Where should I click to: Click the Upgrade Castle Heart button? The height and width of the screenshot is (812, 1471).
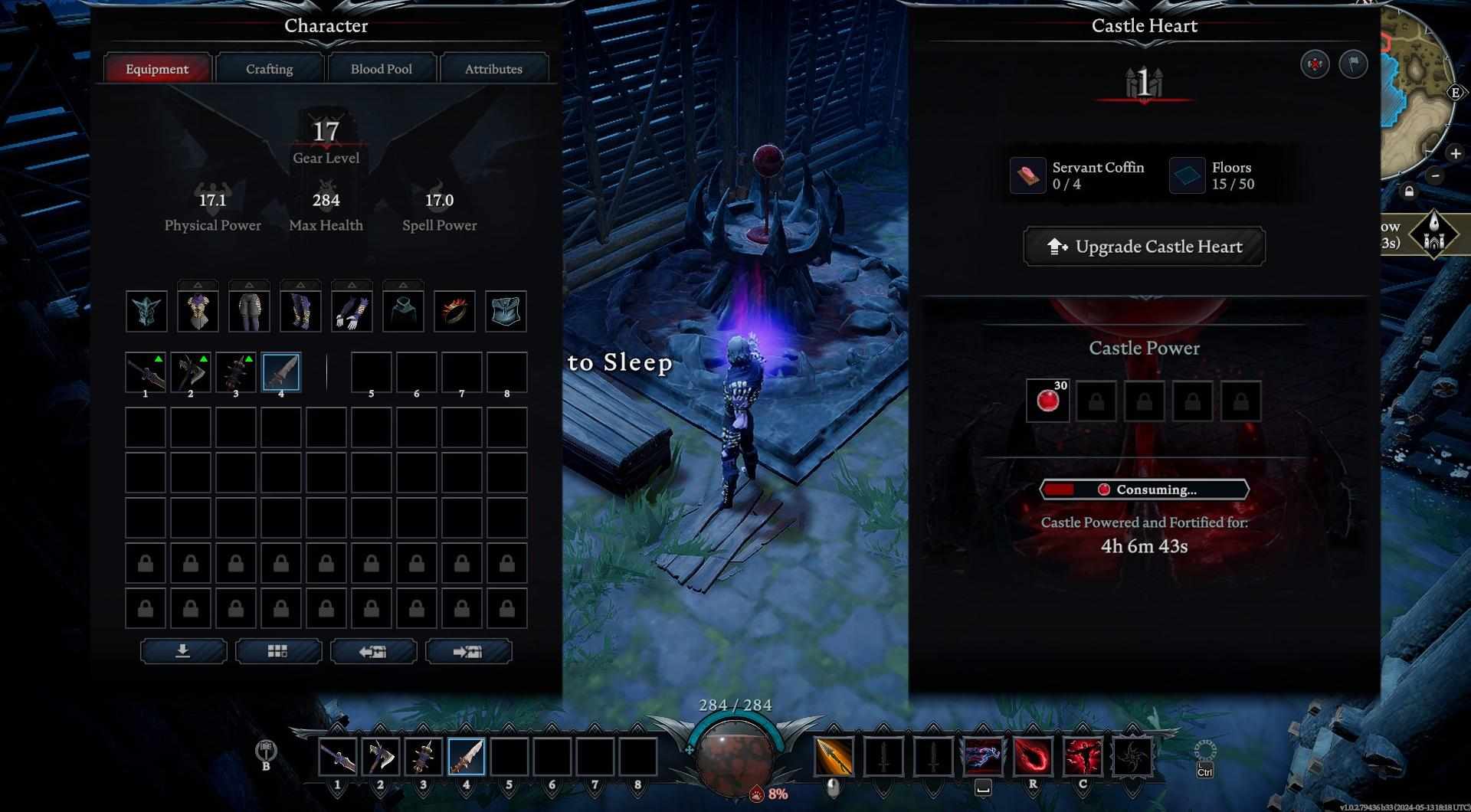point(1144,247)
